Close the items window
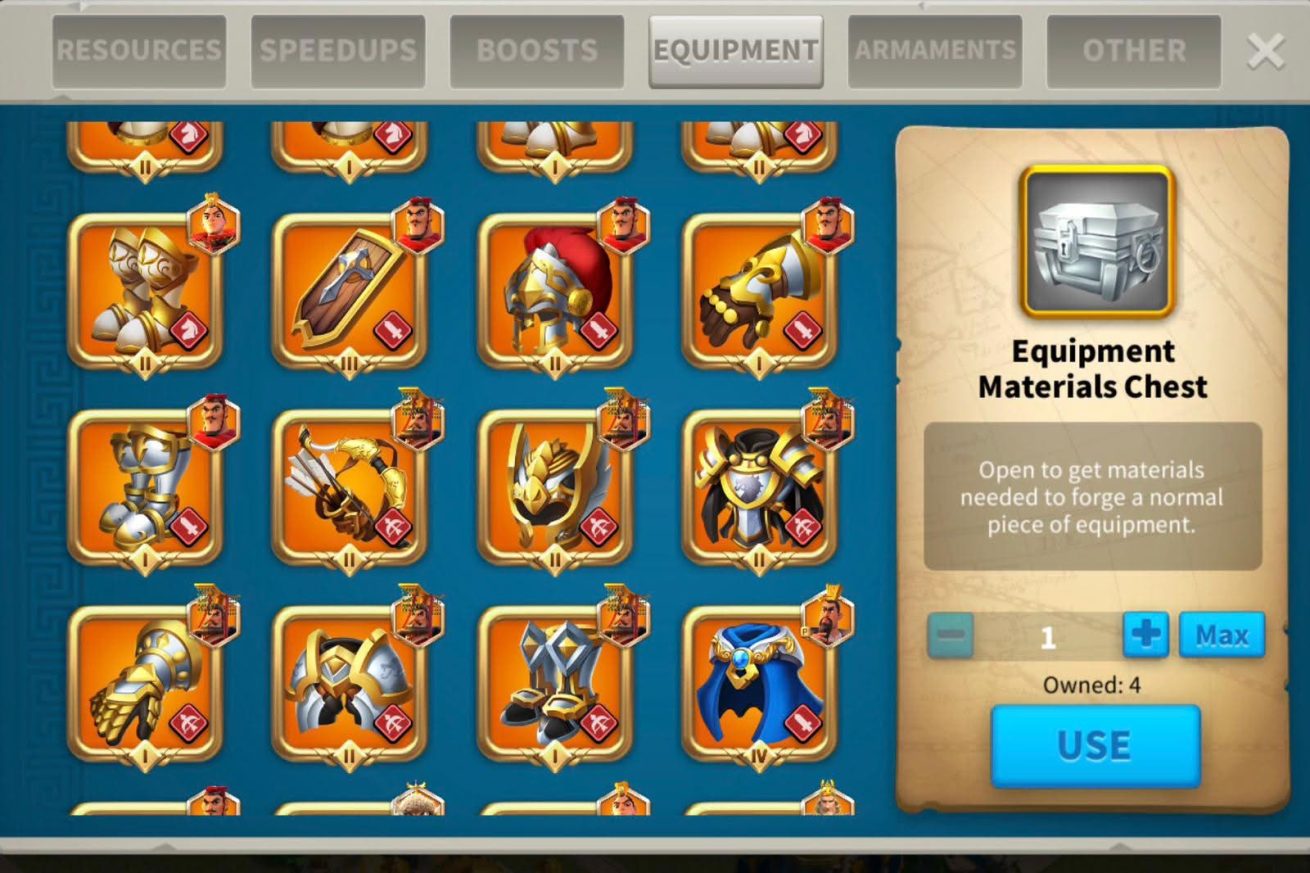 coord(1265,51)
